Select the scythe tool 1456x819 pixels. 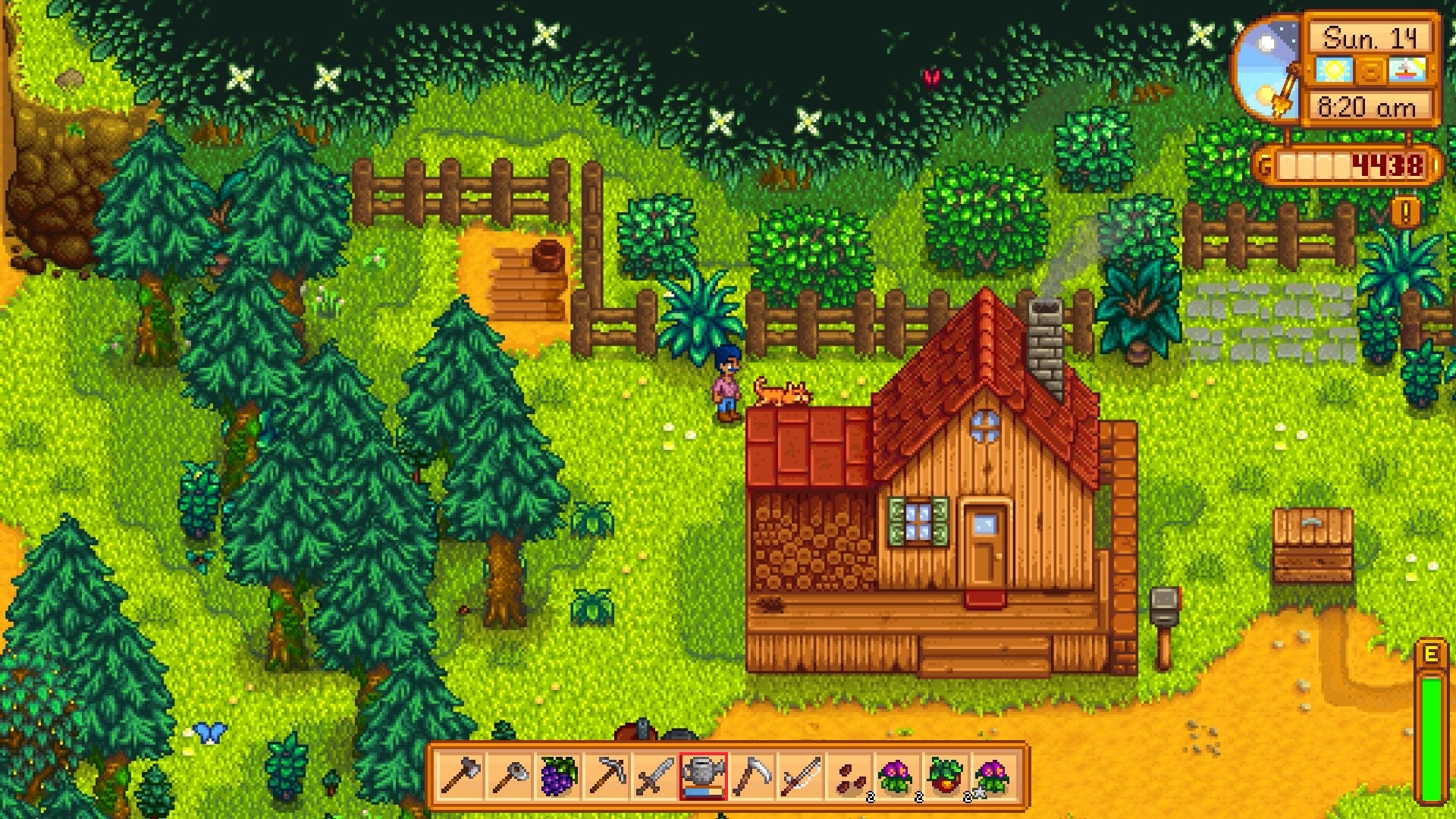(x=752, y=777)
